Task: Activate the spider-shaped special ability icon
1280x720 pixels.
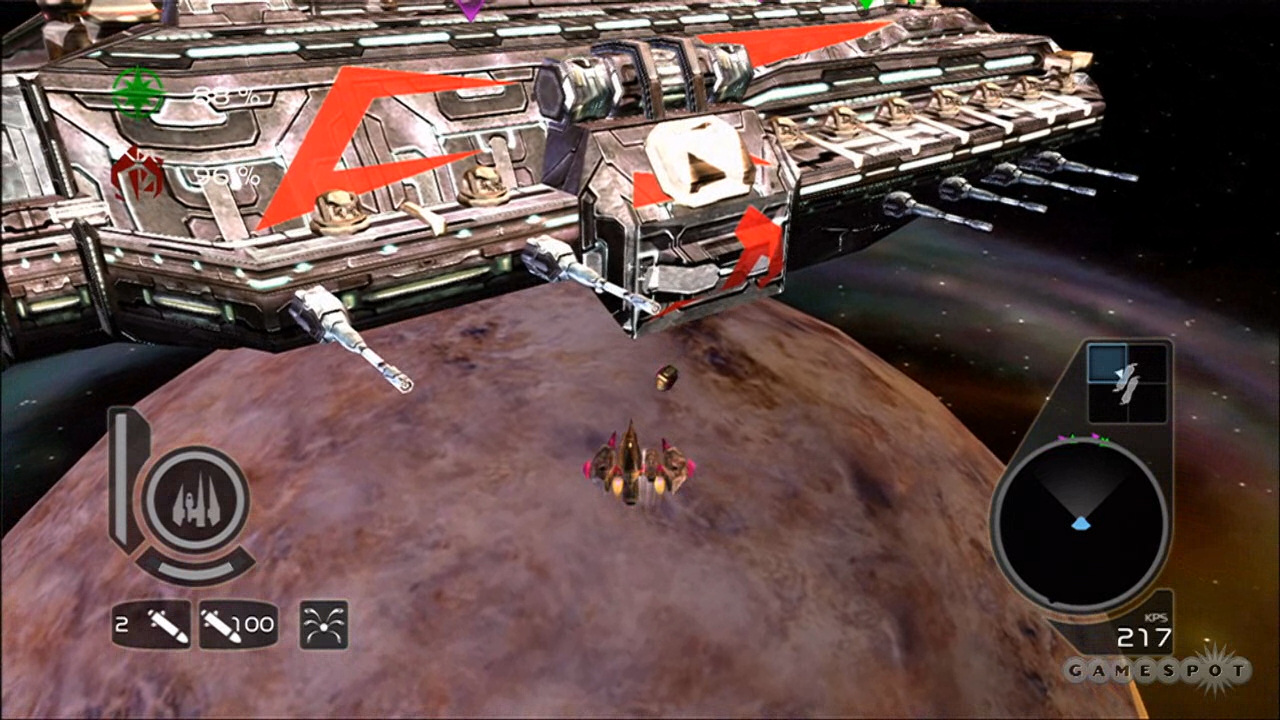Action: pos(324,625)
